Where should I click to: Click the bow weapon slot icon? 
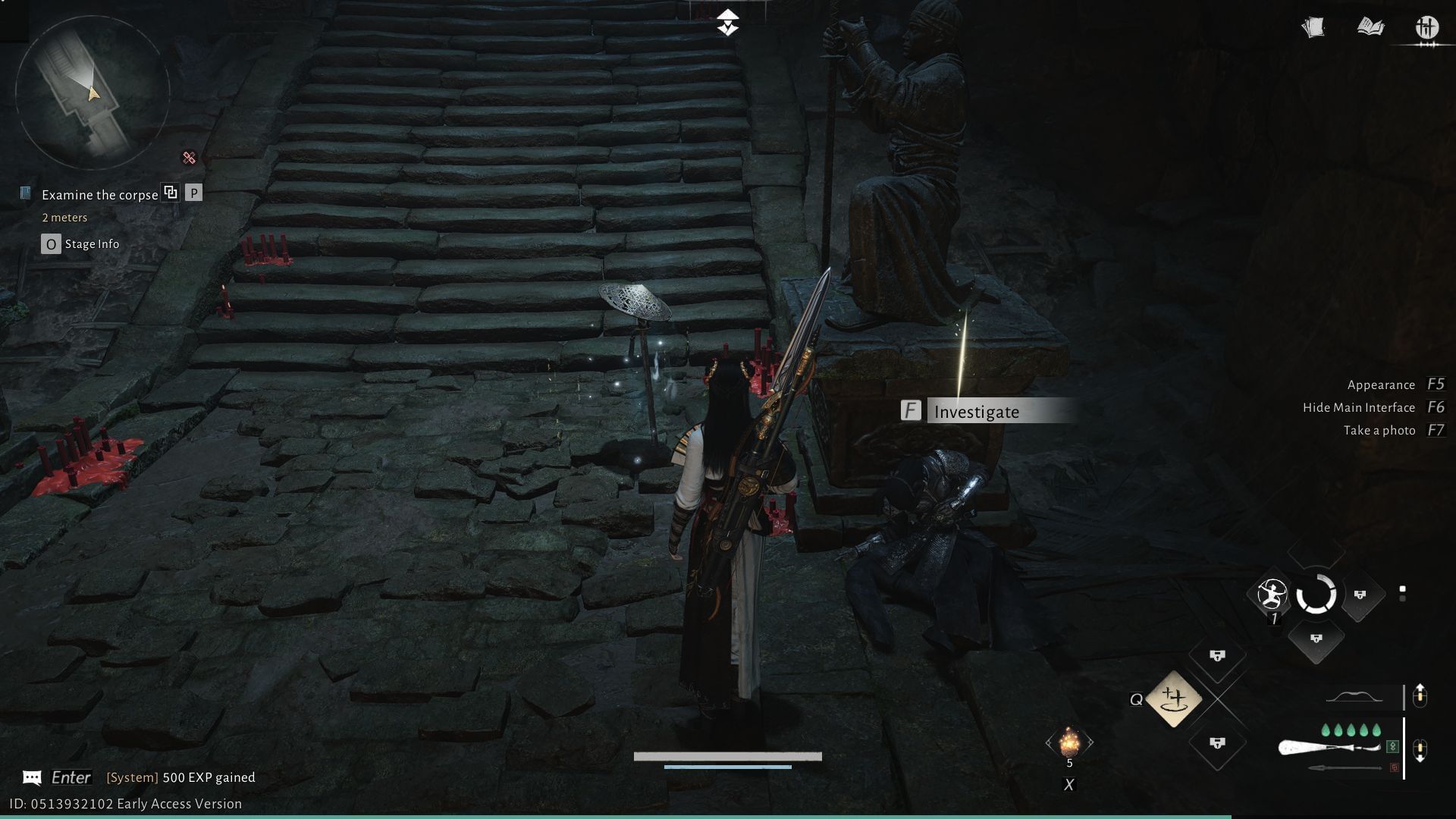pyautogui.click(x=1354, y=696)
